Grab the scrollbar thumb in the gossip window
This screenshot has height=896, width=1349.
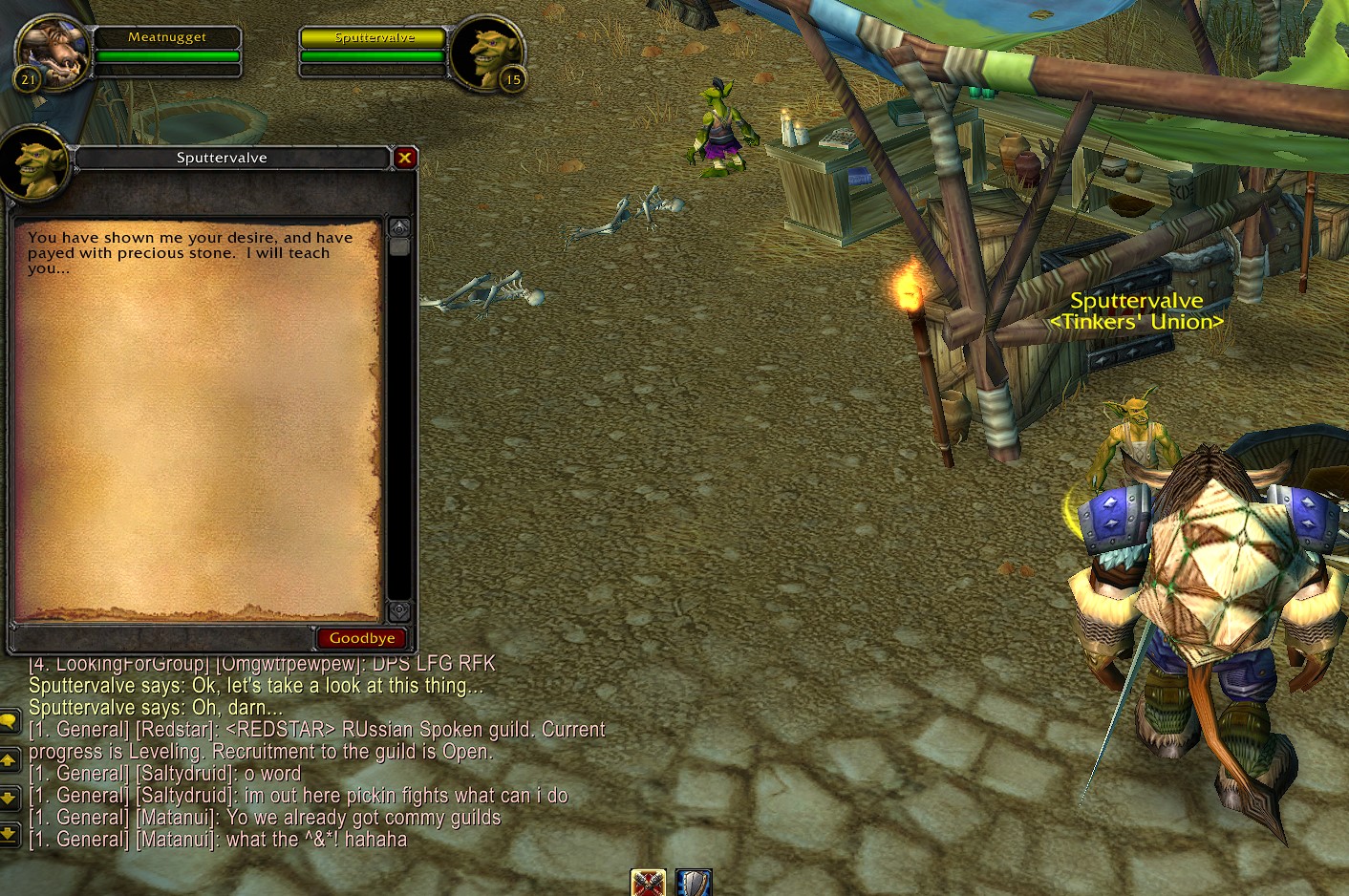point(398,248)
